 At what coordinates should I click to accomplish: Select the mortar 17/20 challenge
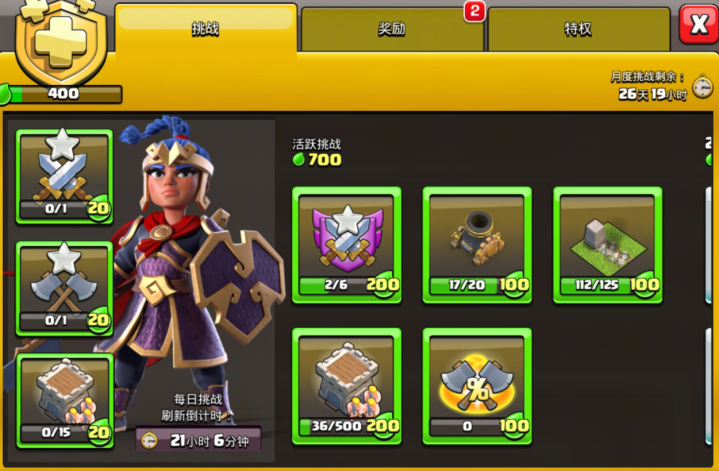[476, 244]
